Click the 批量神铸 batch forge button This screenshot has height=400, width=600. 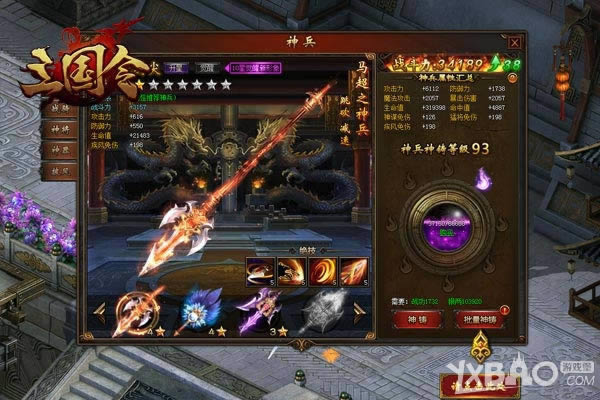click(477, 319)
